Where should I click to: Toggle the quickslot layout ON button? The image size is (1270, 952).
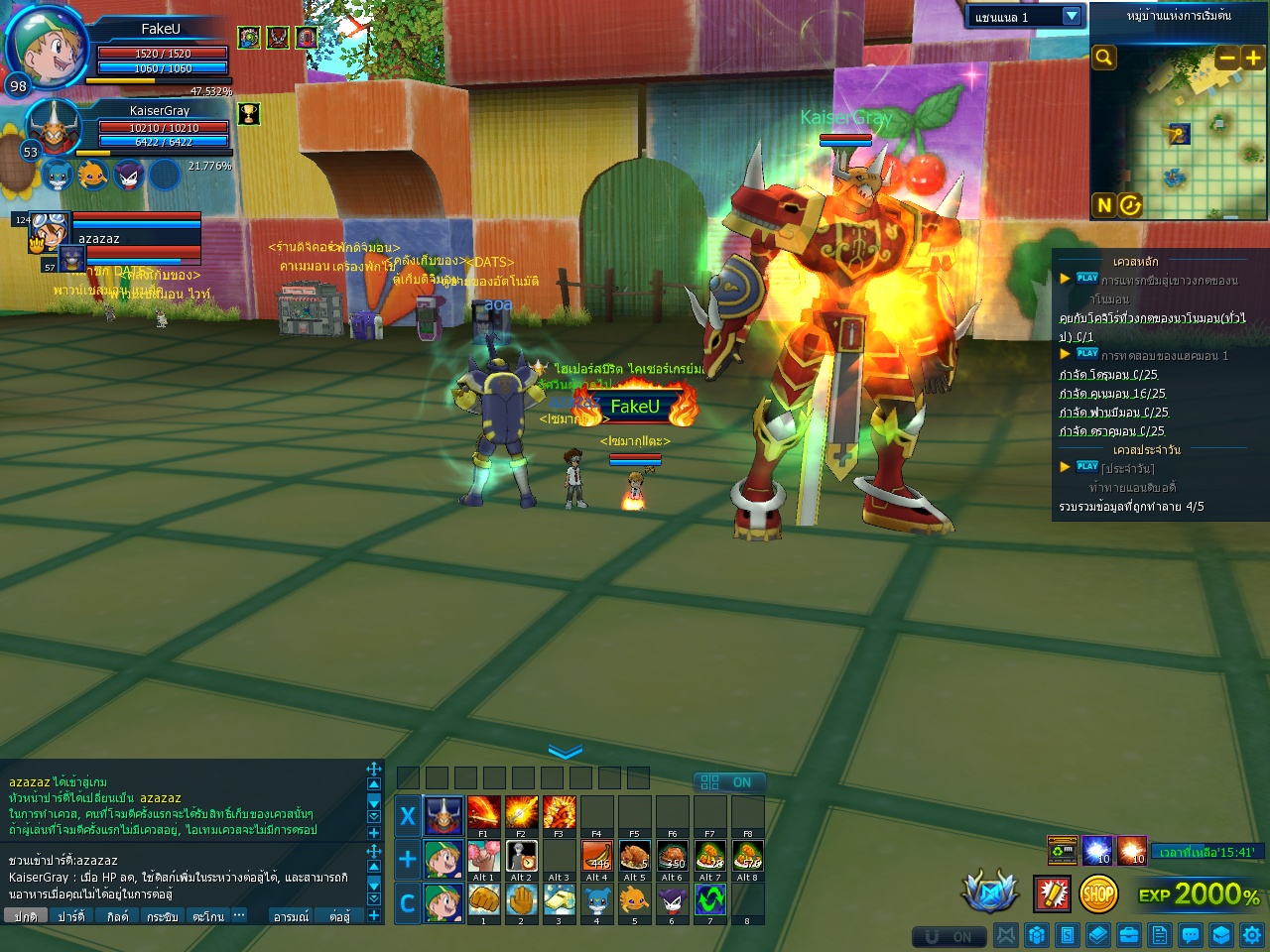click(727, 782)
